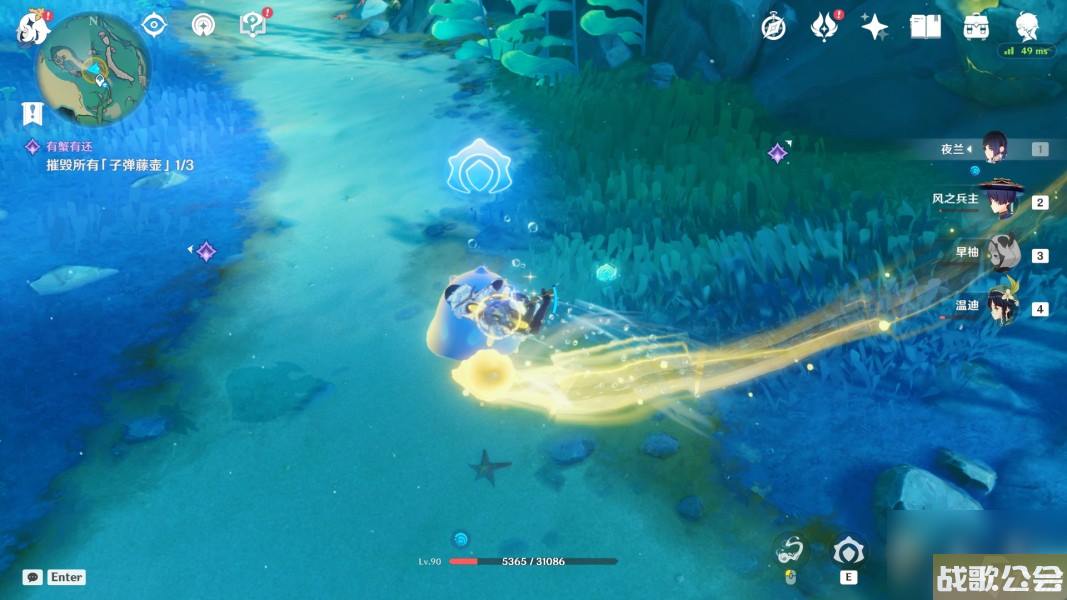Open the Paimon main menu
1067x600 pixels.
click(x=33, y=28)
